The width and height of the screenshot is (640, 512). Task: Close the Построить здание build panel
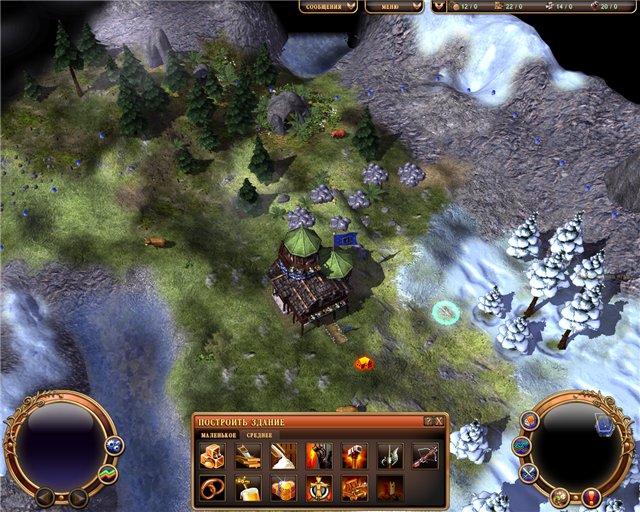pos(440,421)
